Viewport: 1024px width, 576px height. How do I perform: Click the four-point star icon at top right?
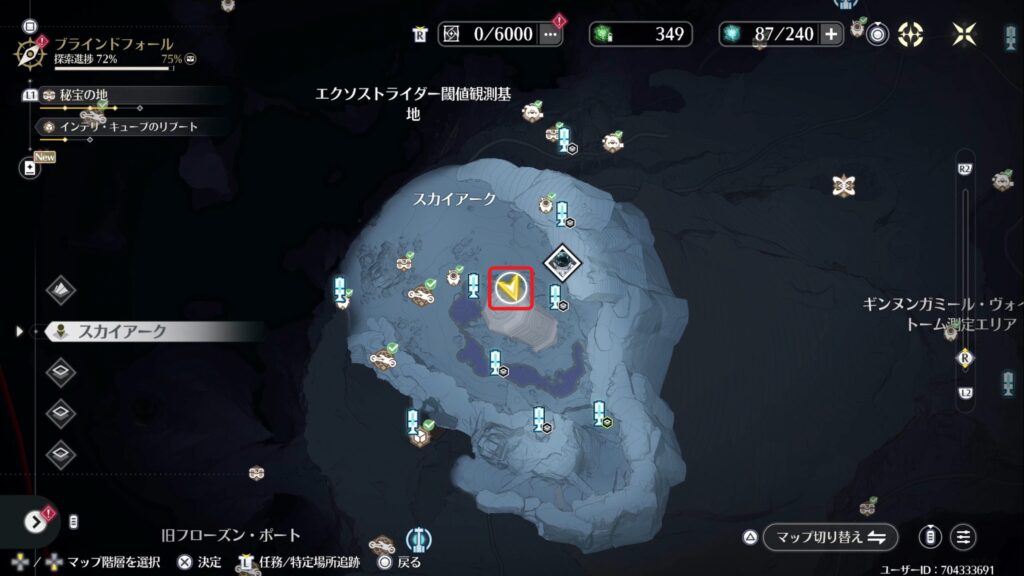click(964, 34)
